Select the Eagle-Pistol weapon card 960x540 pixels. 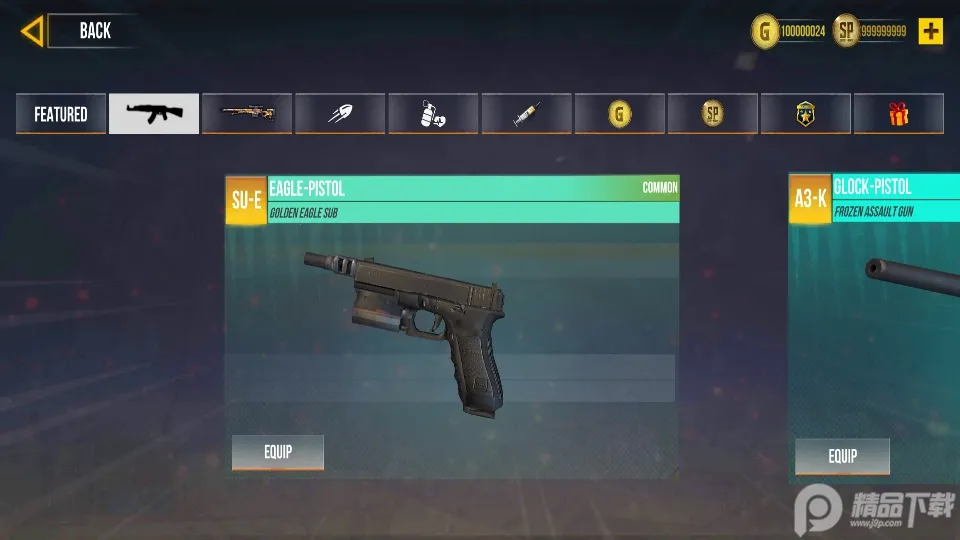(x=452, y=320)
